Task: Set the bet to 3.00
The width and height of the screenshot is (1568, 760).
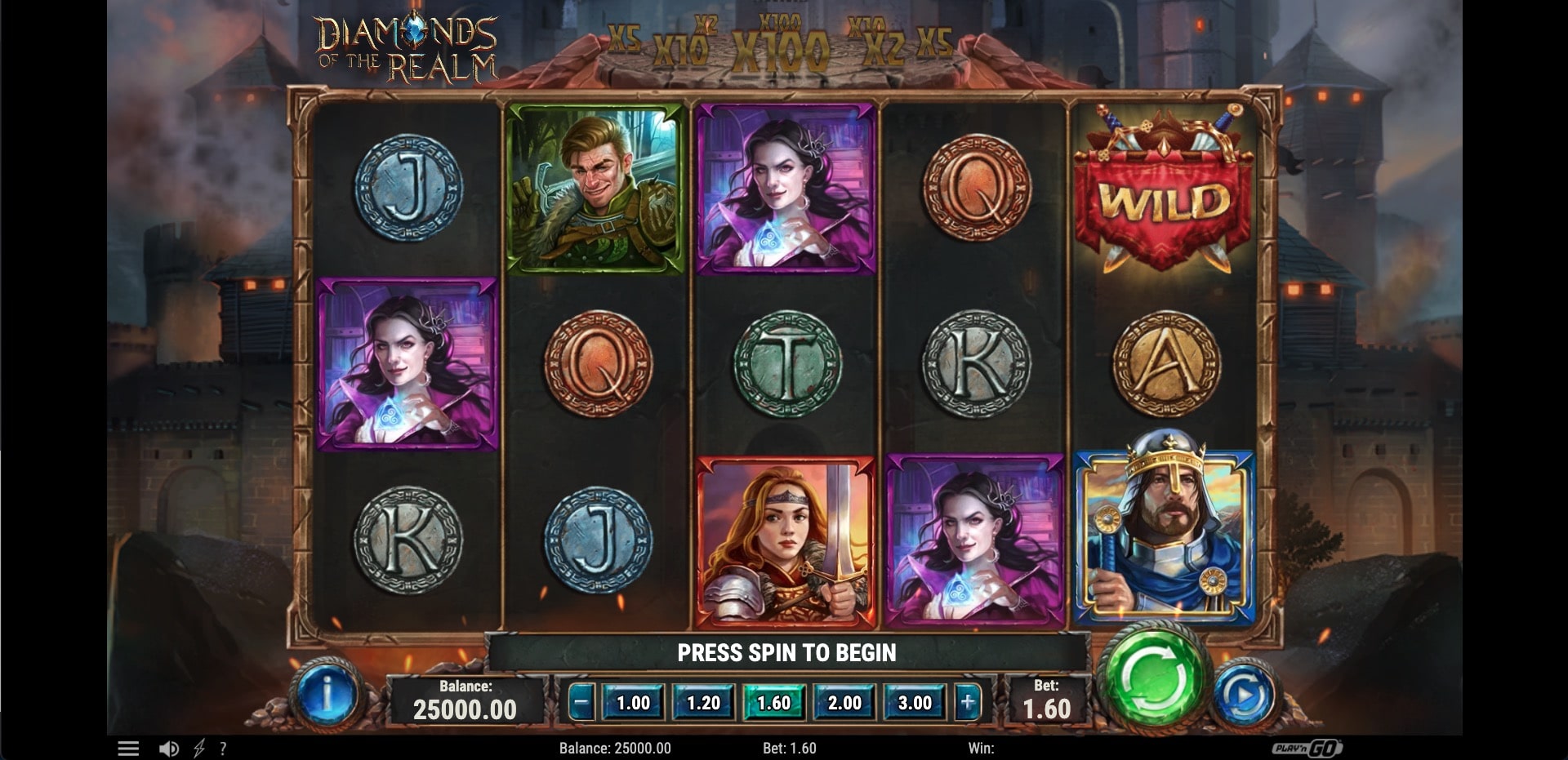Action: coord(915,703)
